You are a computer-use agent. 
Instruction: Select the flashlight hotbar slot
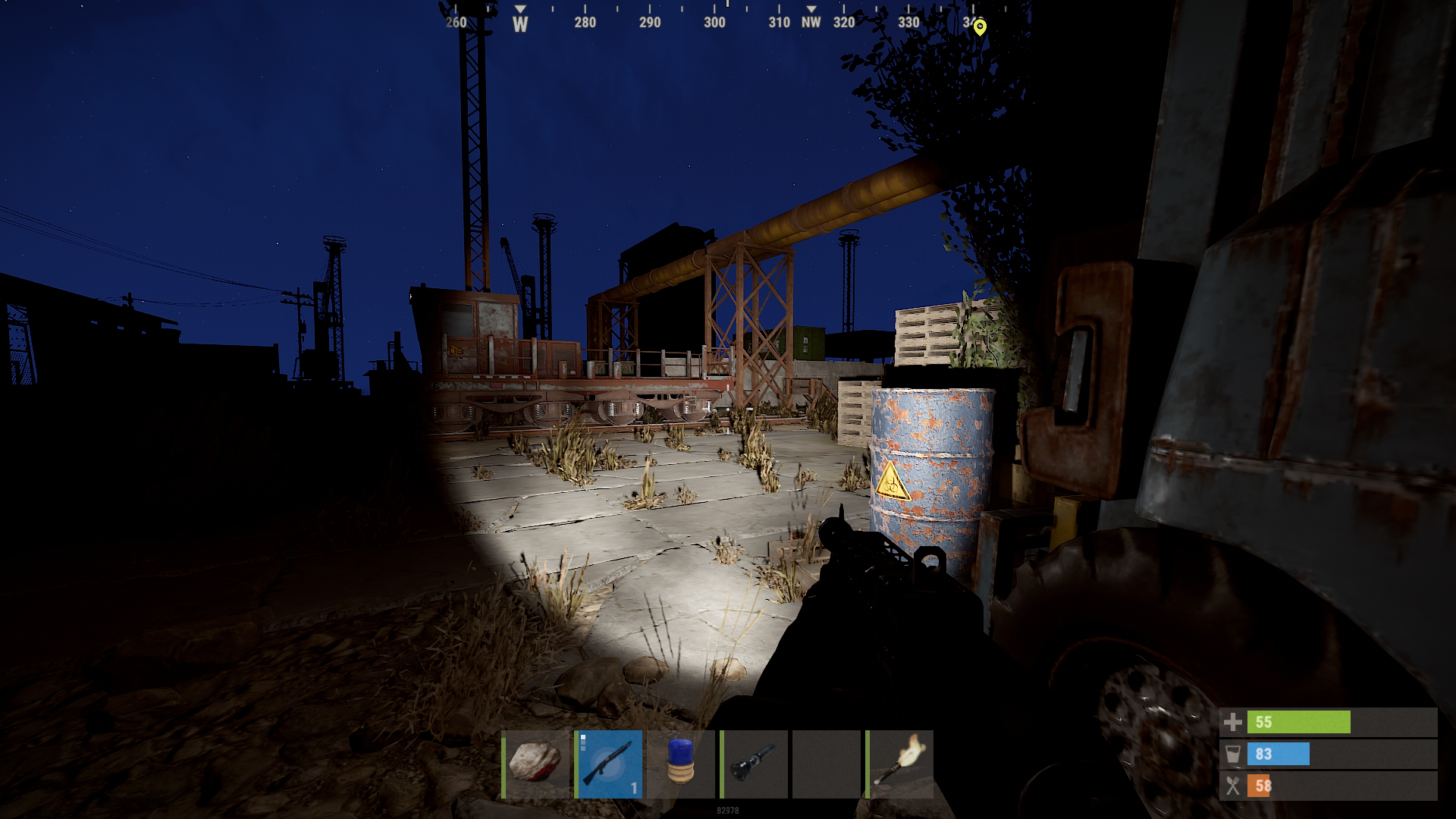pos(754,764)
